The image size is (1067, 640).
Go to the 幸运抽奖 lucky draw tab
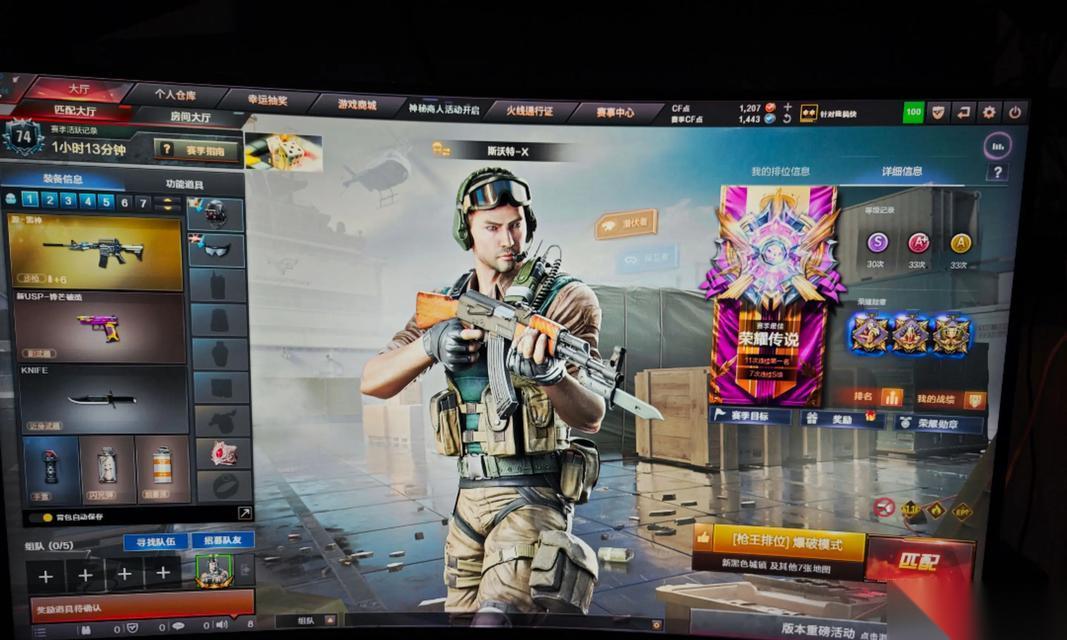click(x=267, y=100)
